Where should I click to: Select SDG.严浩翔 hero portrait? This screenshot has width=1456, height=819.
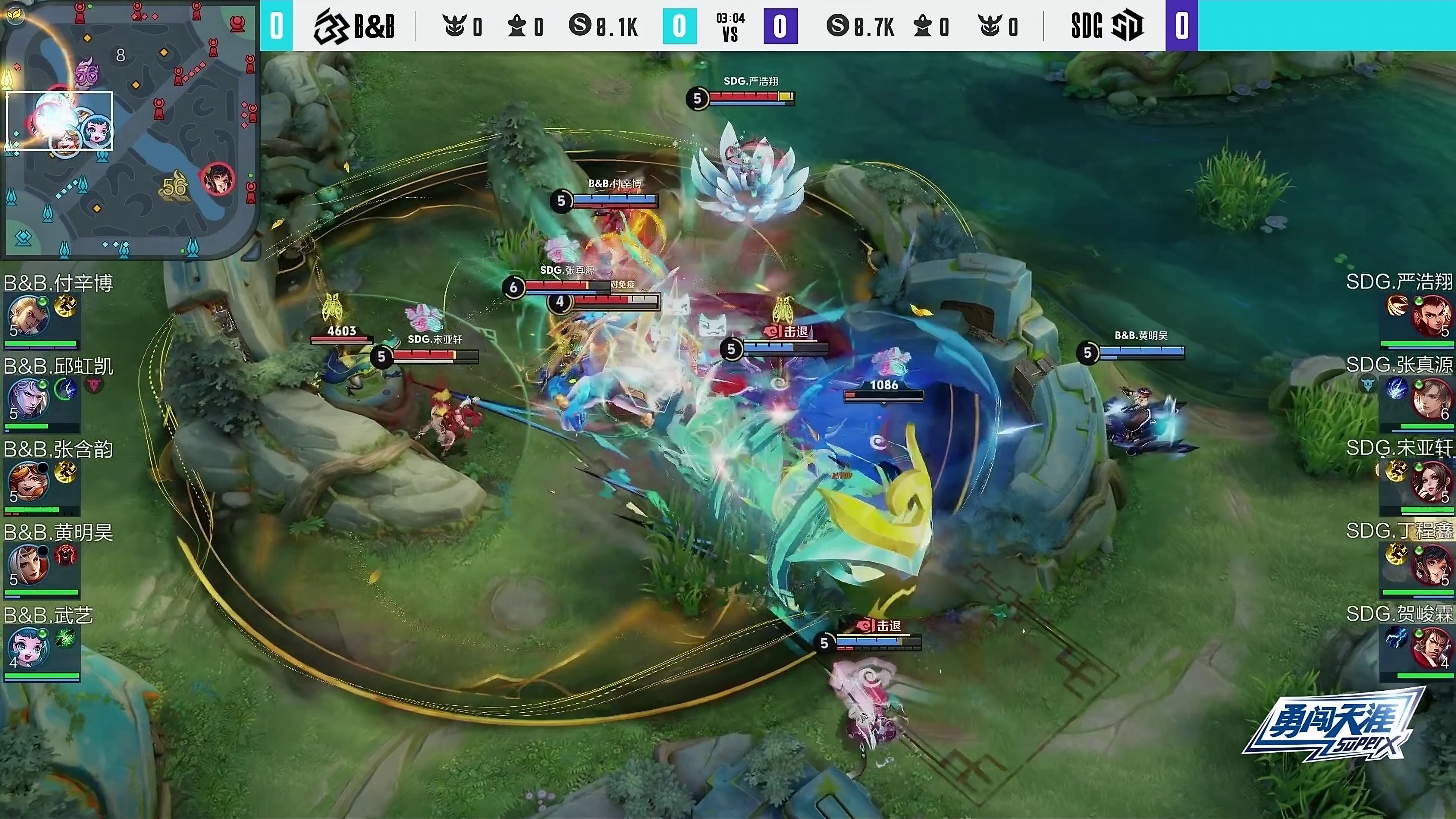[1431, 315]
